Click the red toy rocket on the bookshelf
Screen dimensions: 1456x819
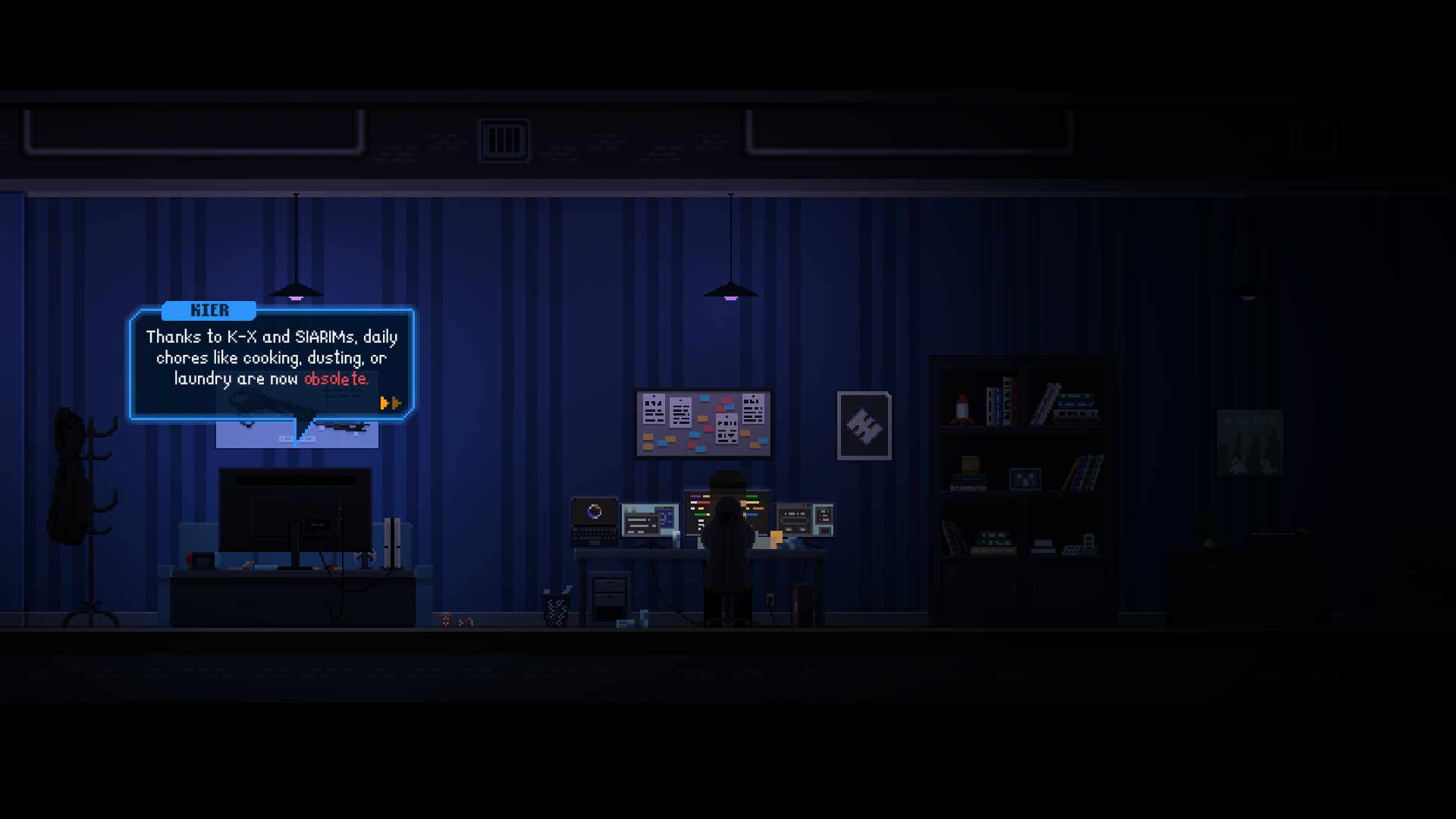click(961, 409)
